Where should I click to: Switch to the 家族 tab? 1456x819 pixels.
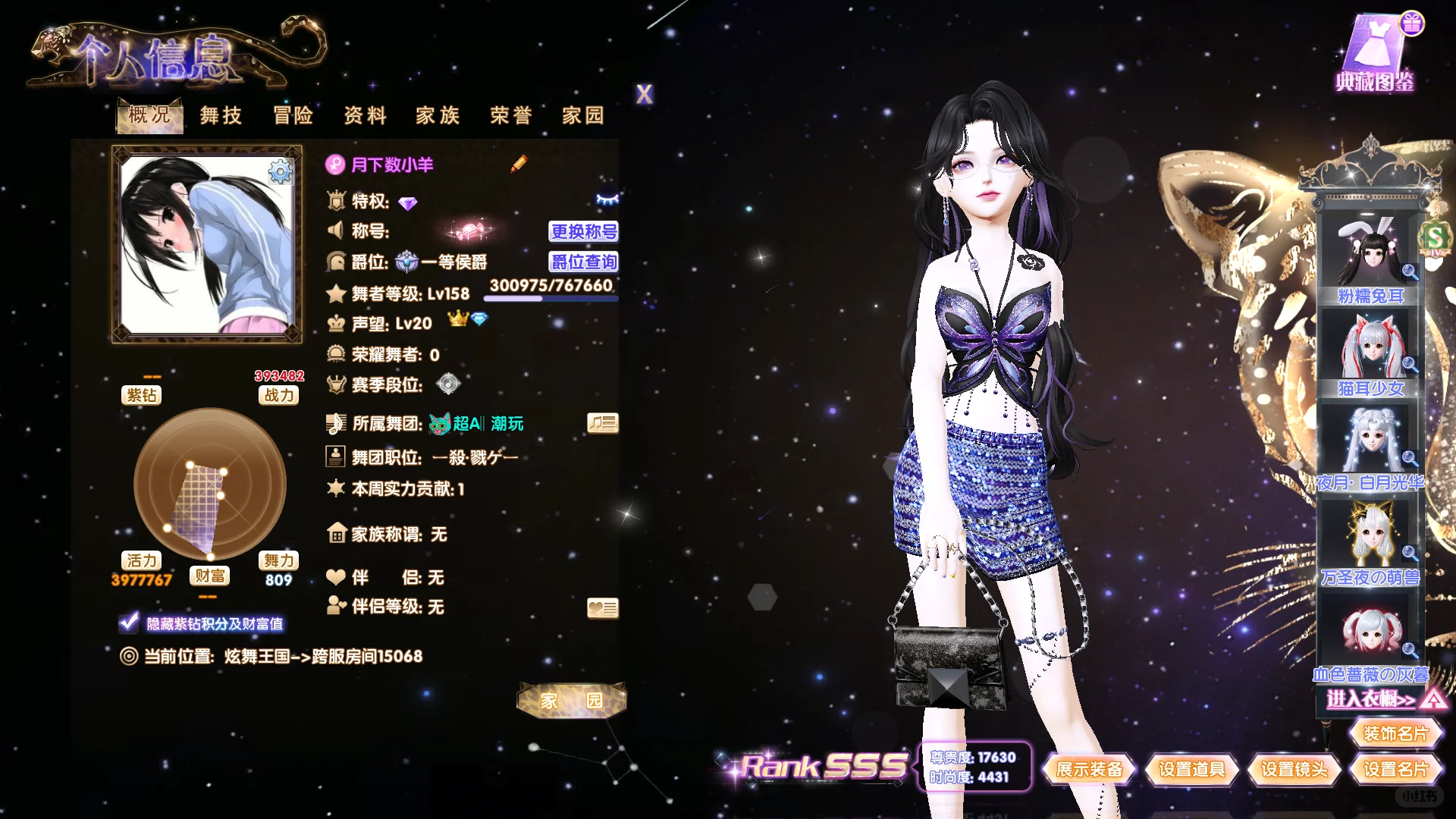click(438, 115)
